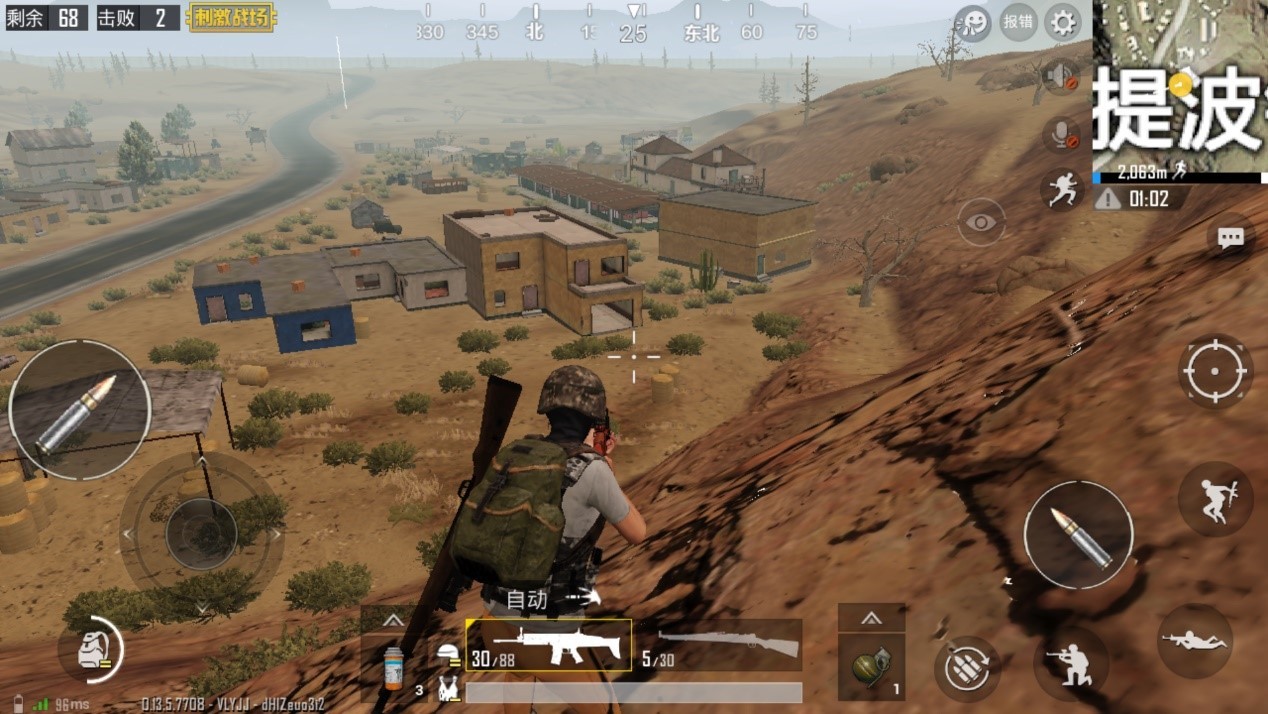Tap the prone stance button
The height and width of the screenshot is (714, 1268).
point(1194,641)
